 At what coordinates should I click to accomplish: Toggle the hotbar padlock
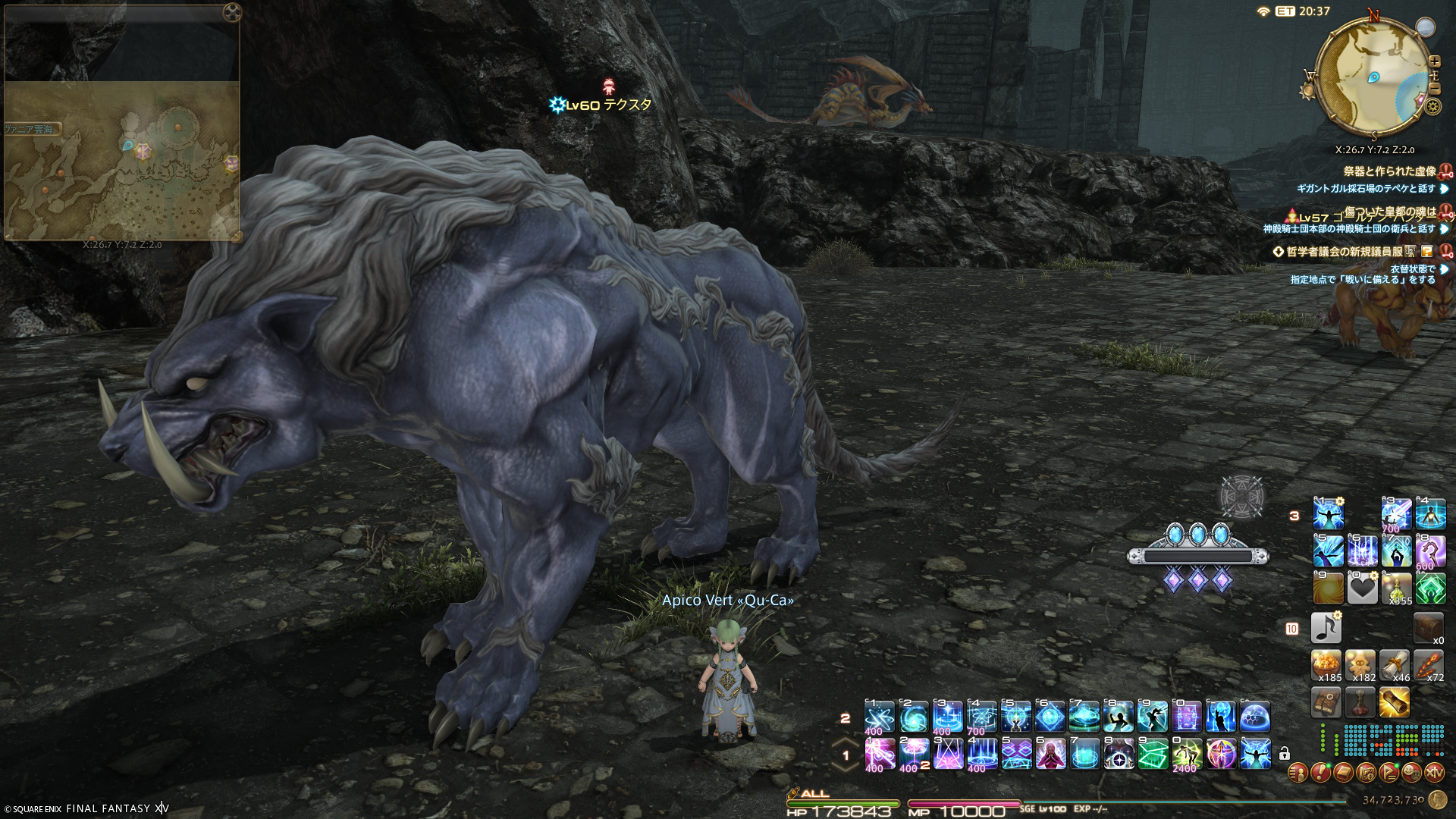[x=1285, y=754]
